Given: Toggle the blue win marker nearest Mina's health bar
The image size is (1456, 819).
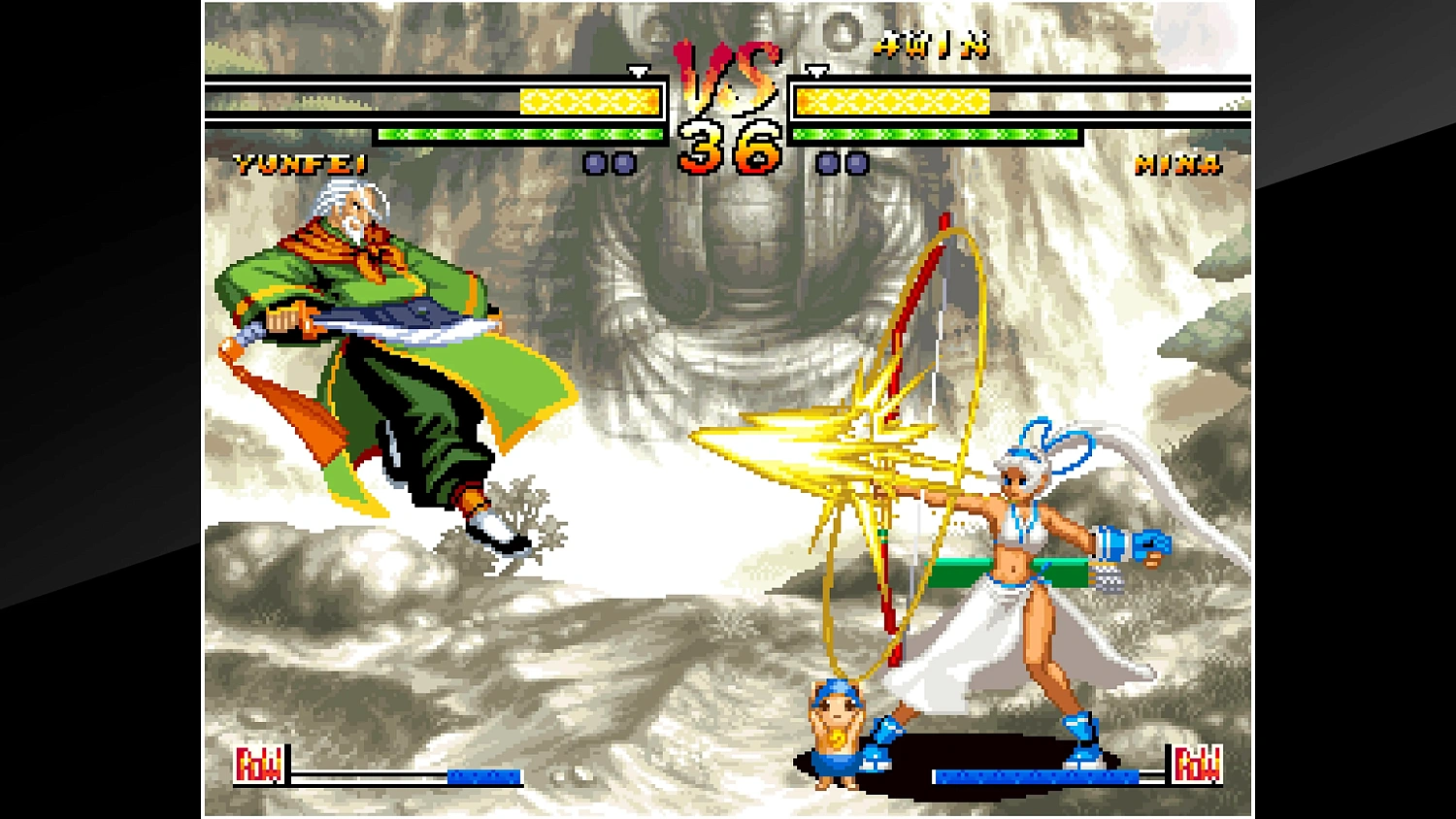Looking at the screenshot, I should 856,165.
